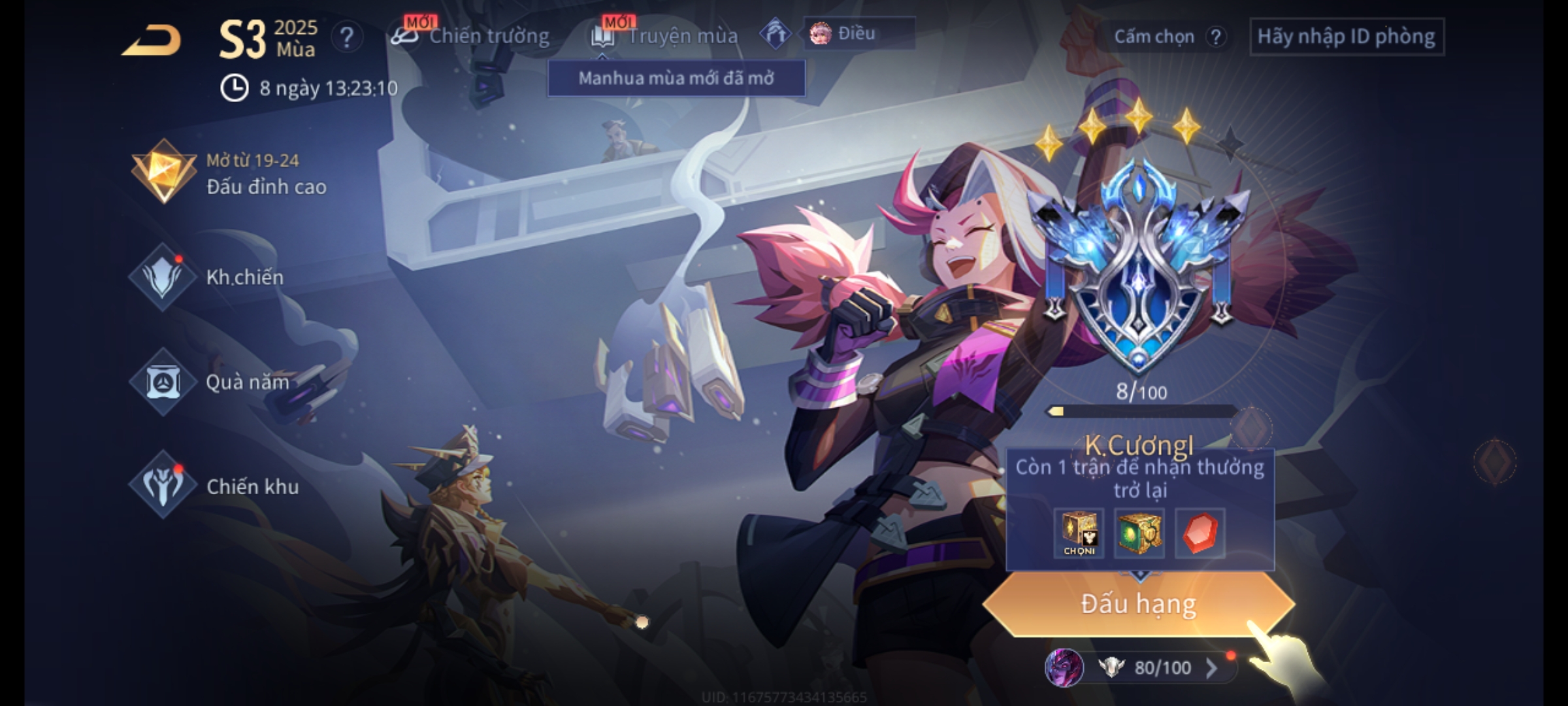This screenshot has width=1568, height=706.
Task: Select the Điều hero preference button
Action: pos(857,33)
